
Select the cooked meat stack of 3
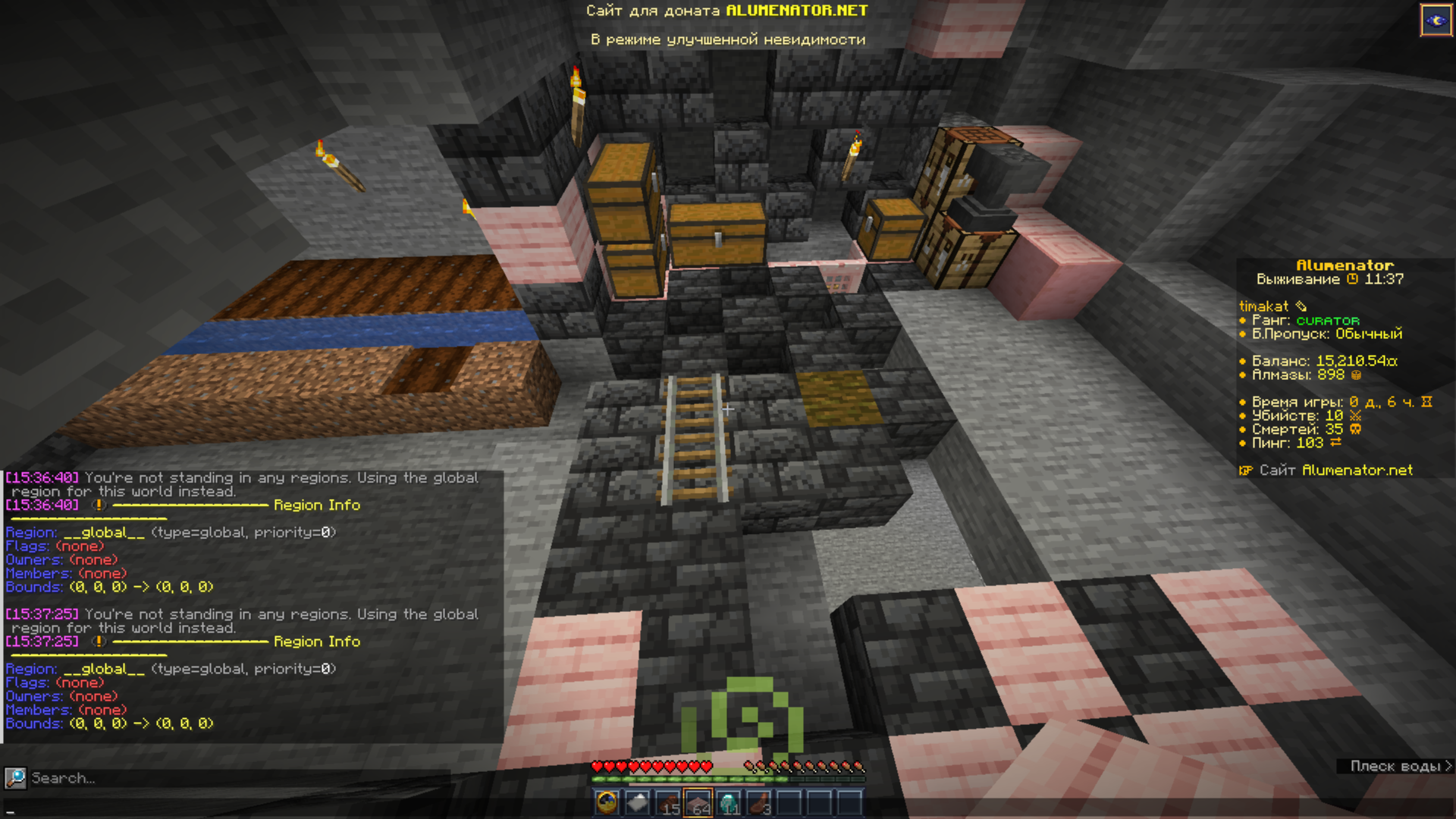pos(759,802)
